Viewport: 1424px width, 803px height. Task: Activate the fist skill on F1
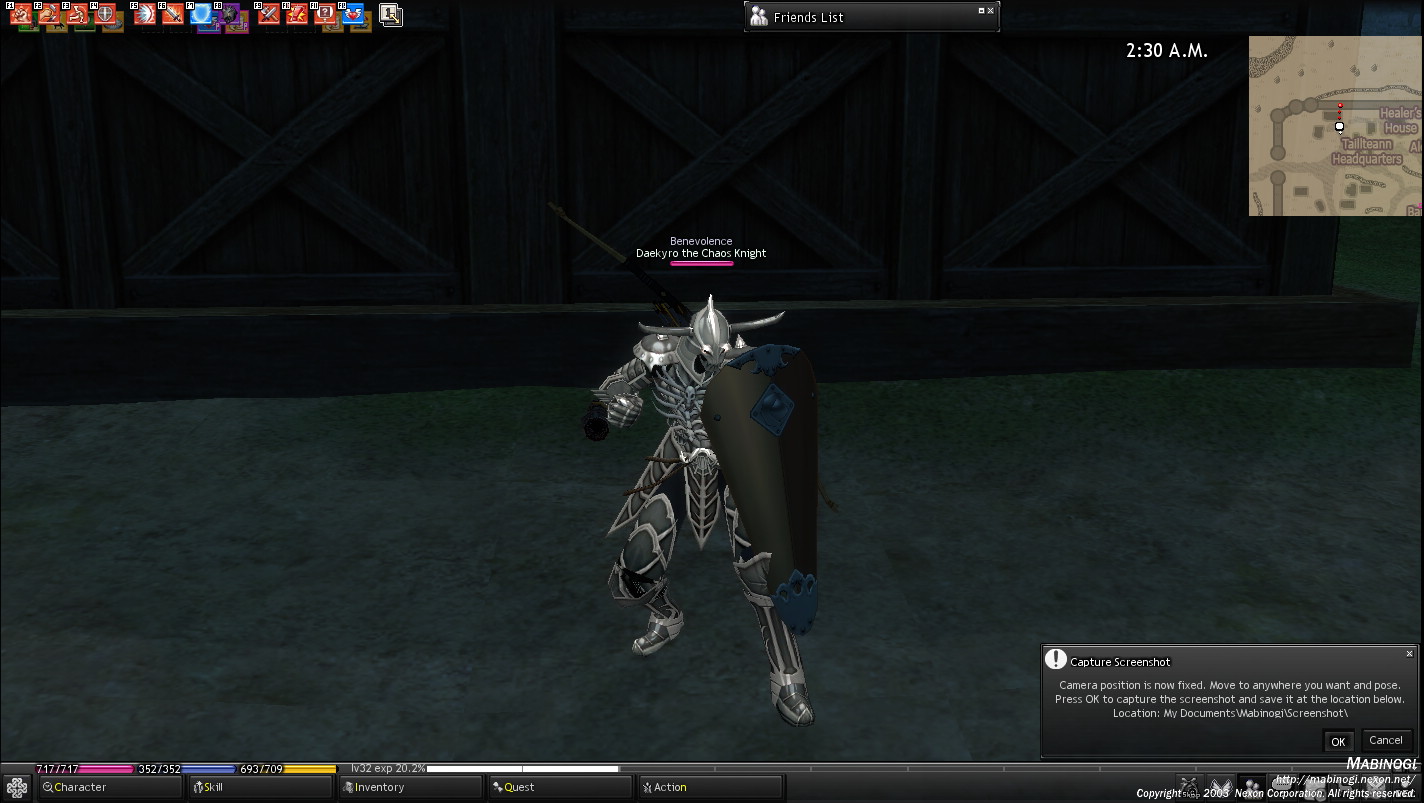[21, 15]
